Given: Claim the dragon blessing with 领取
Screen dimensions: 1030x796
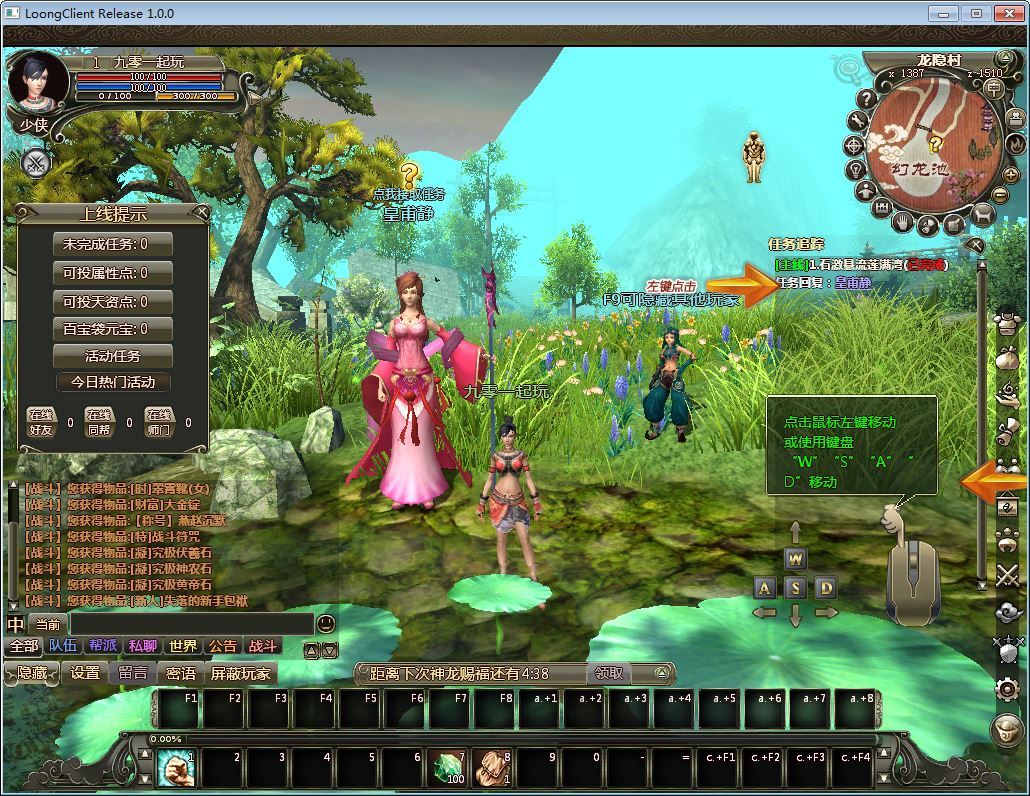Looking at the screenshot, I should click(x=609, y=674).
